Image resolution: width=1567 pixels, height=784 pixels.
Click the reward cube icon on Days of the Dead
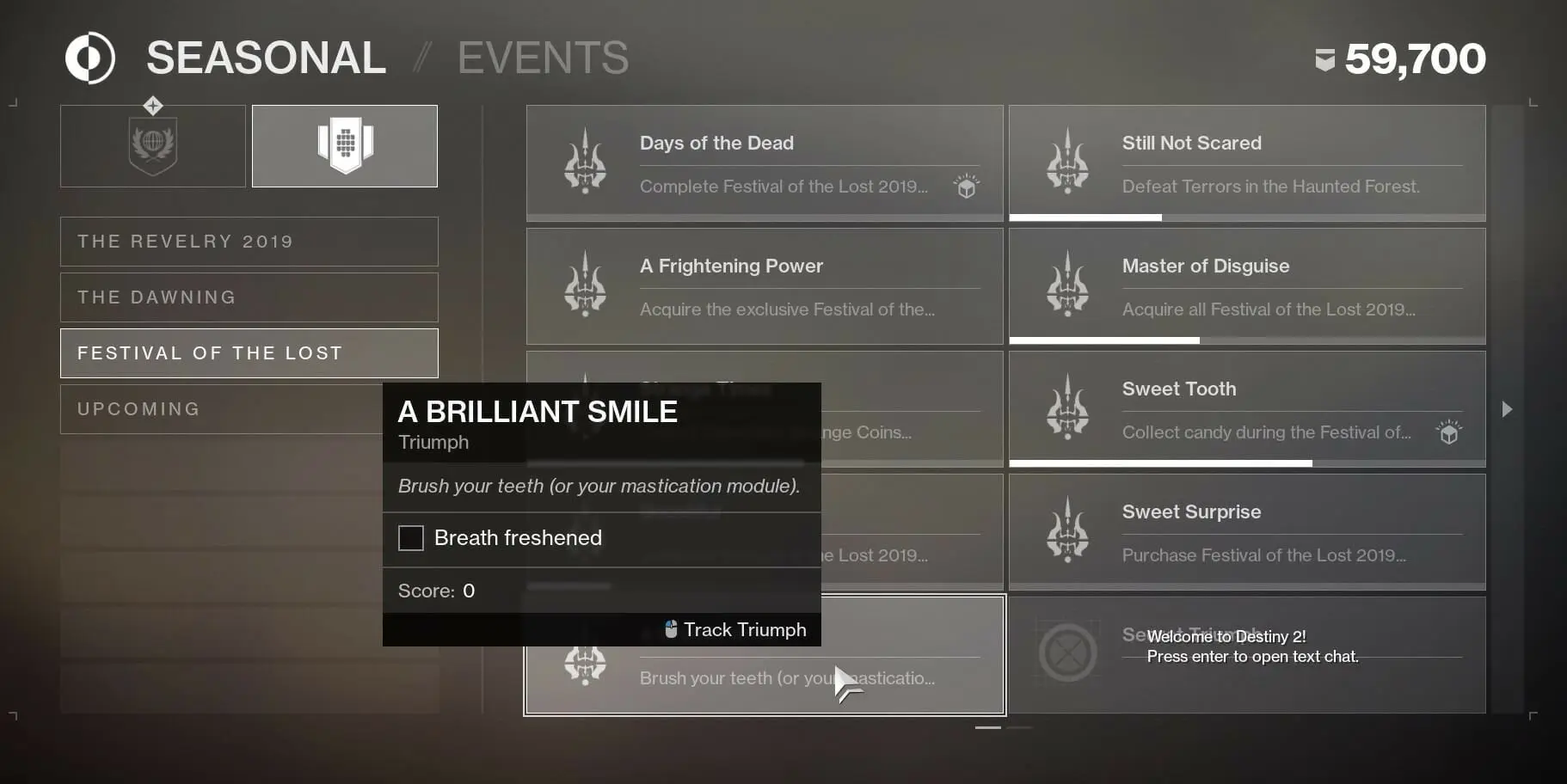click(x=966, y=186)
